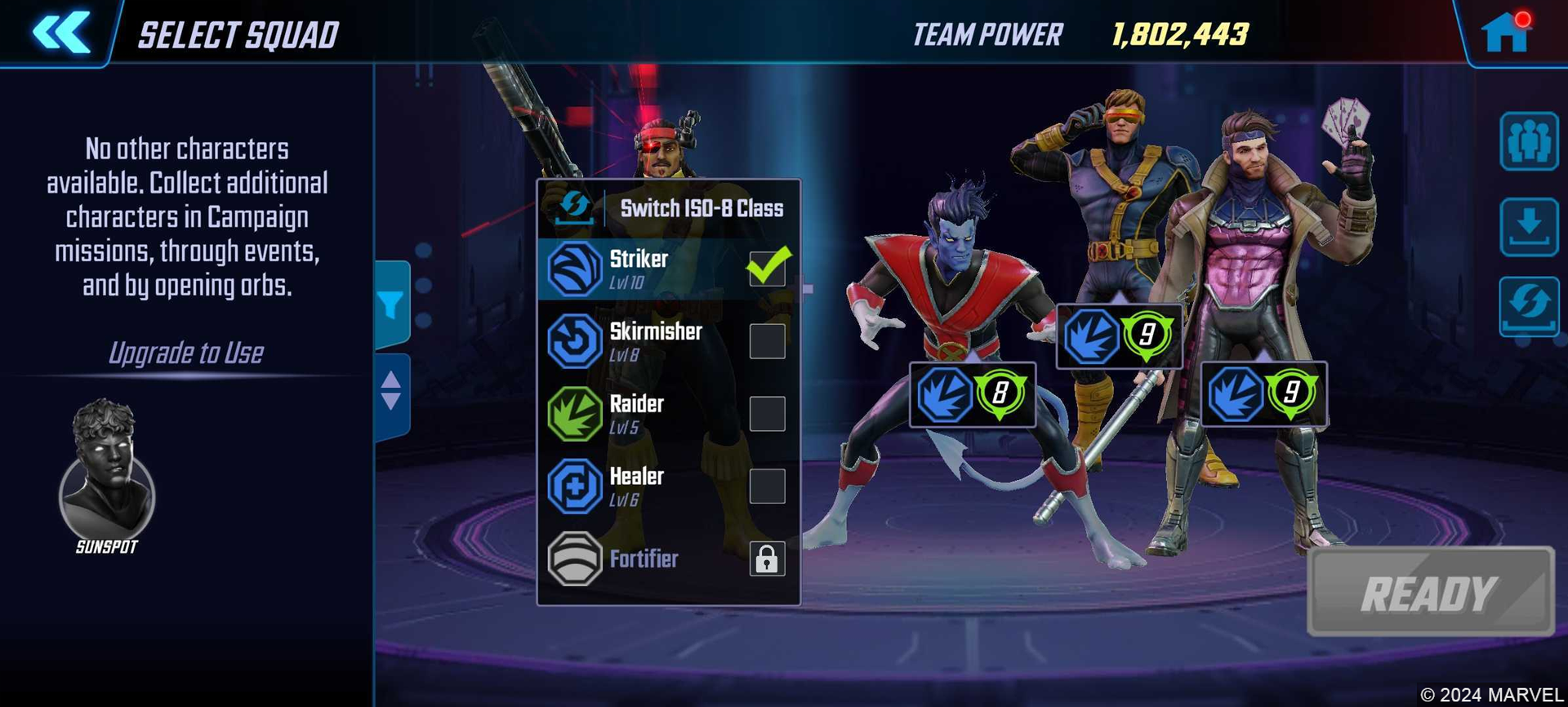Enable the Healer checkbox
Image resolution: width=1568 pixels, height=707 pixels.
point(766,487)
